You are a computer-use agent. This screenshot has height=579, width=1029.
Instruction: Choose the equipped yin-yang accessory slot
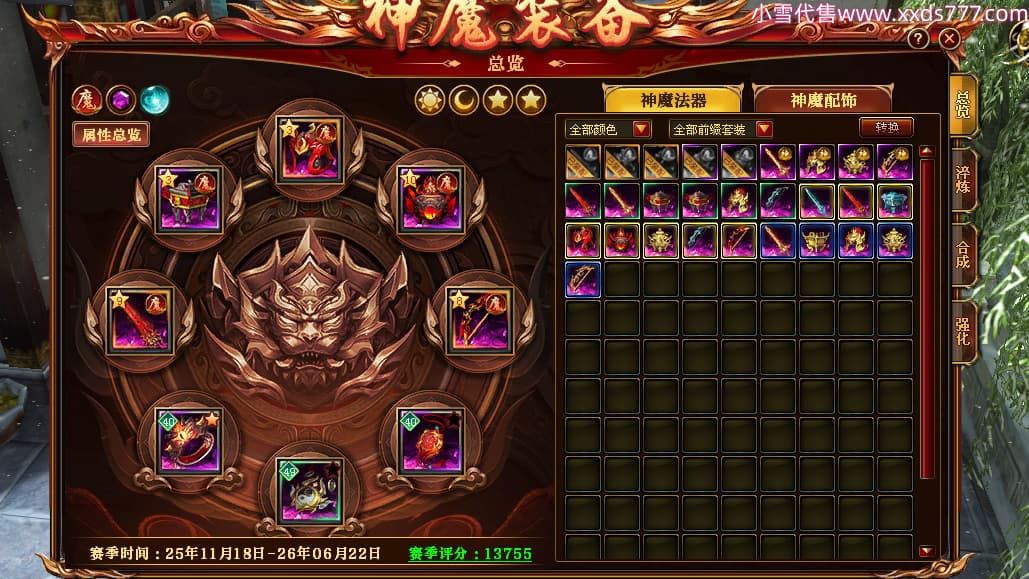click(x=309, y=489)
